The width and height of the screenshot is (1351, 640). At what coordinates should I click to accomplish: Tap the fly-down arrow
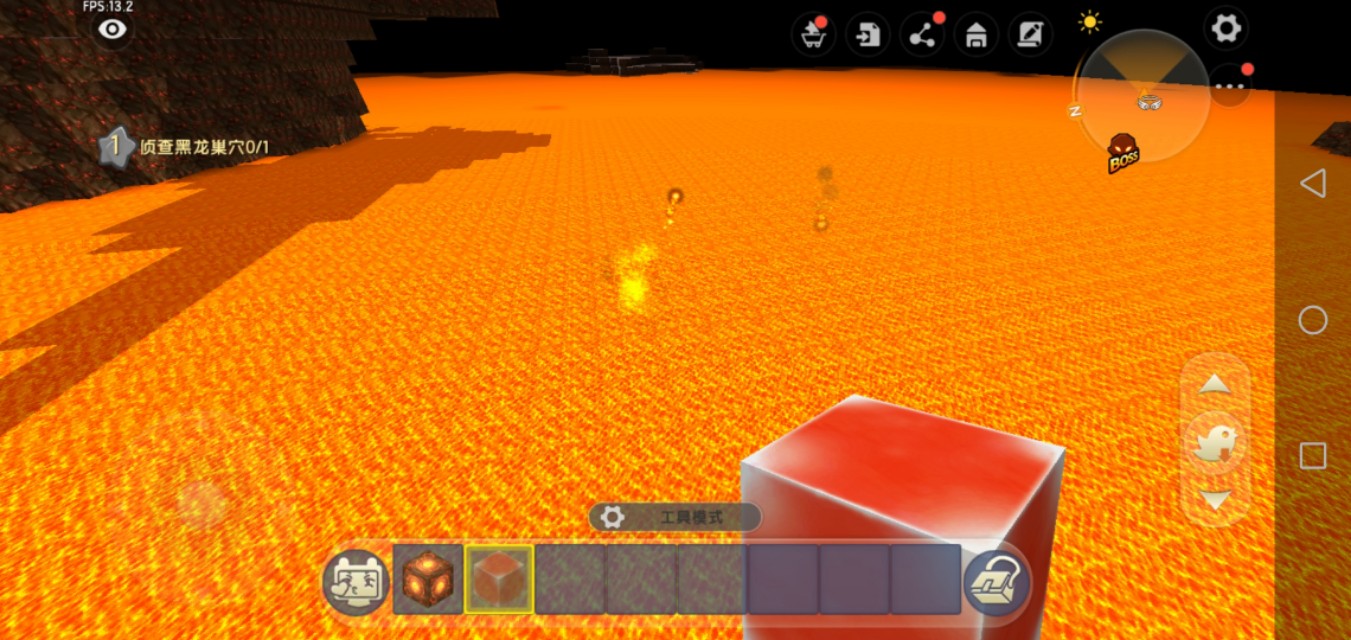pos(1214,500)
